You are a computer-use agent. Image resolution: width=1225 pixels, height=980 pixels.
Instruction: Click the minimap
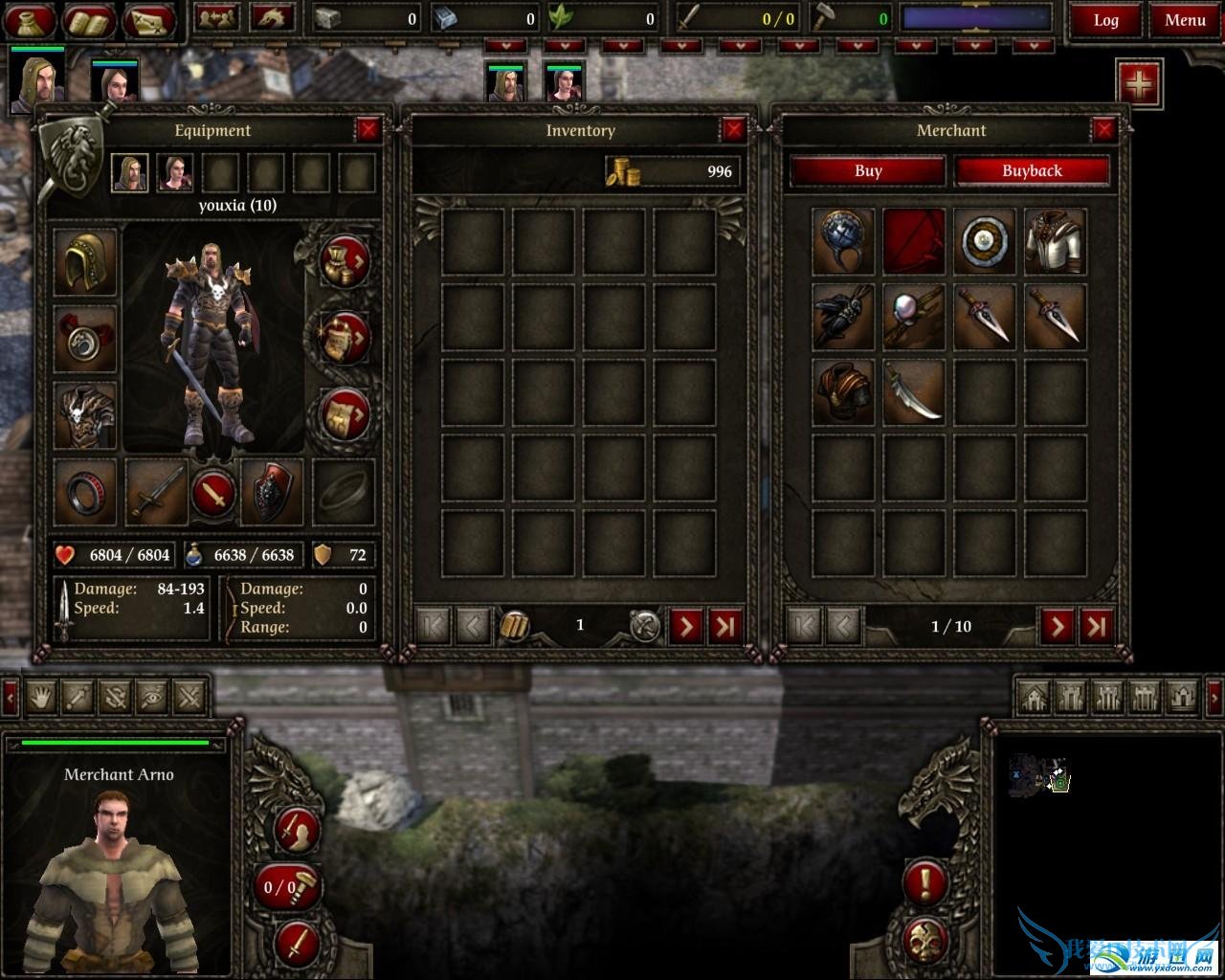point(1039,775)
